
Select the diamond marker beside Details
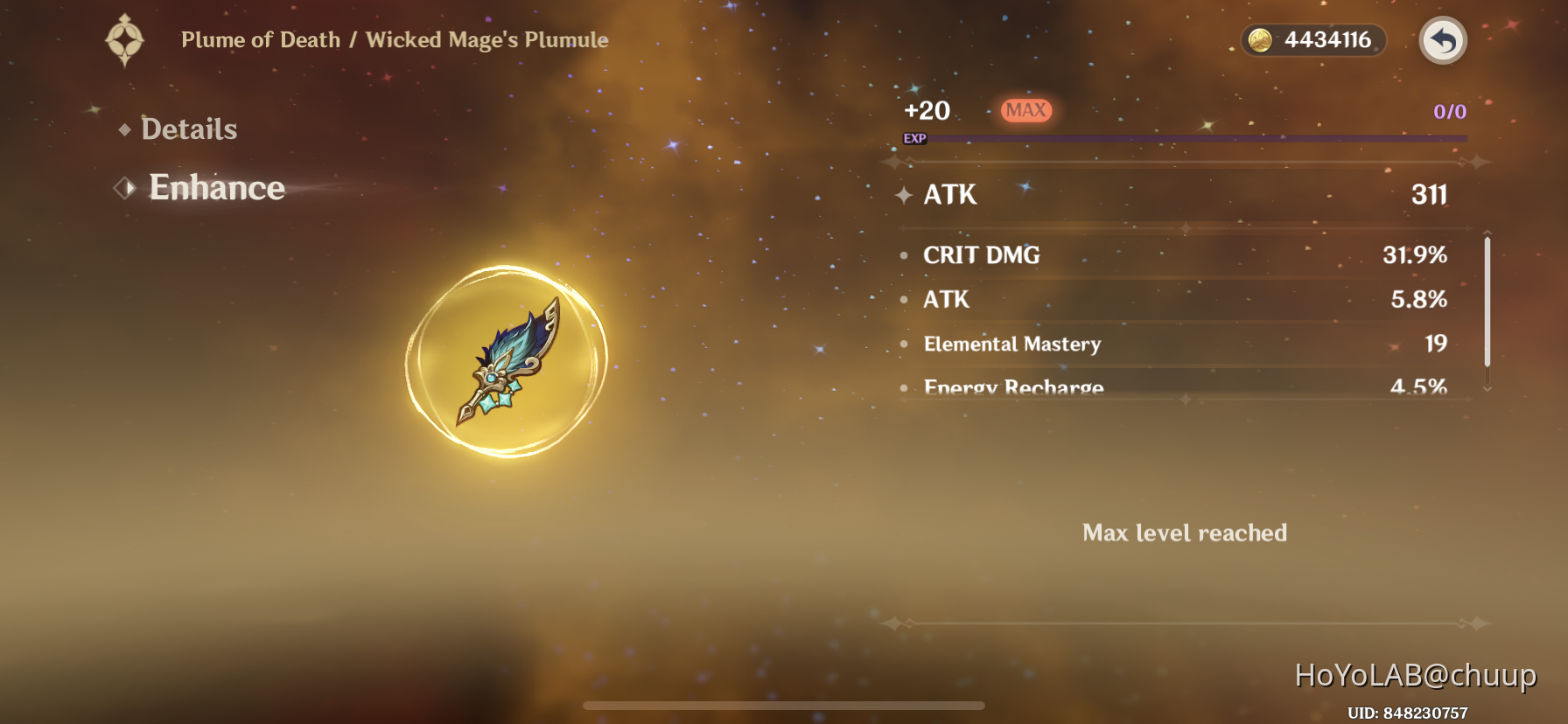click(125, 129)
